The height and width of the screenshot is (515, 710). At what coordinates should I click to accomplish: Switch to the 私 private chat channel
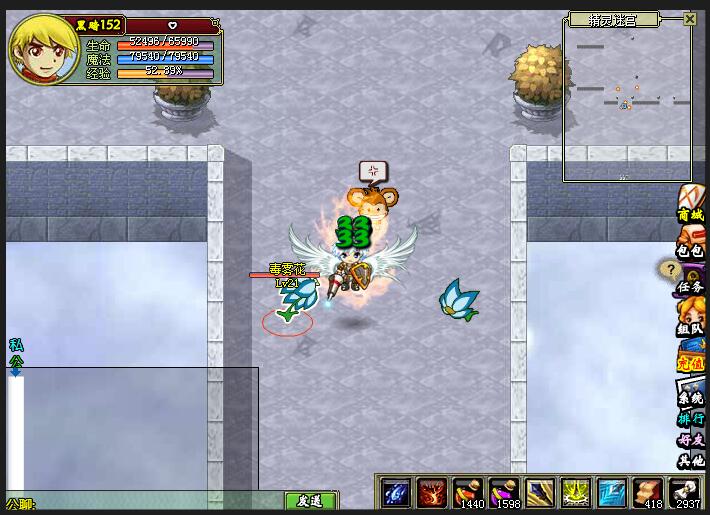click(x=15, y=345)
